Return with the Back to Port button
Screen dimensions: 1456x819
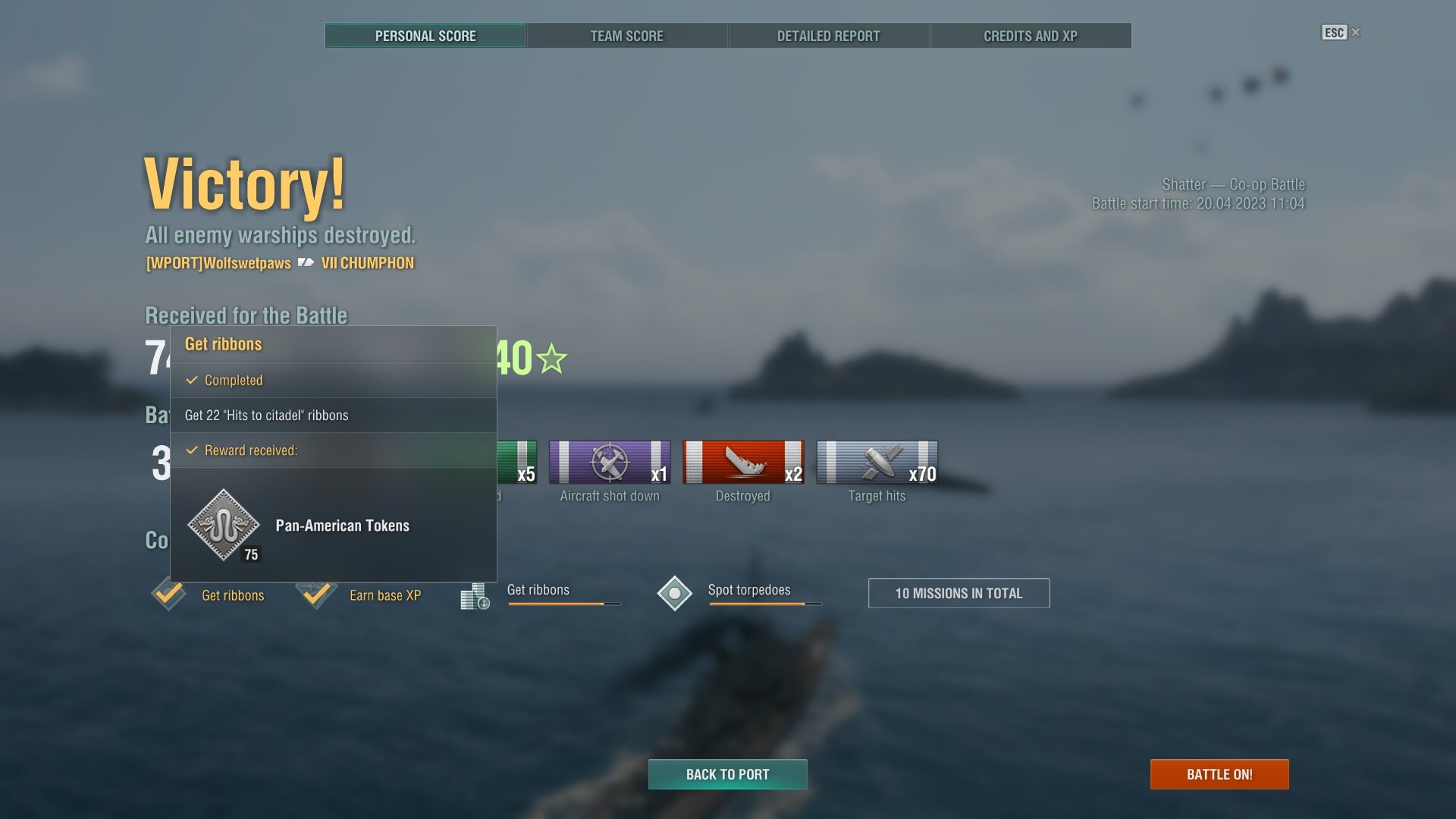pyautogui.click(x=727, y=774)
